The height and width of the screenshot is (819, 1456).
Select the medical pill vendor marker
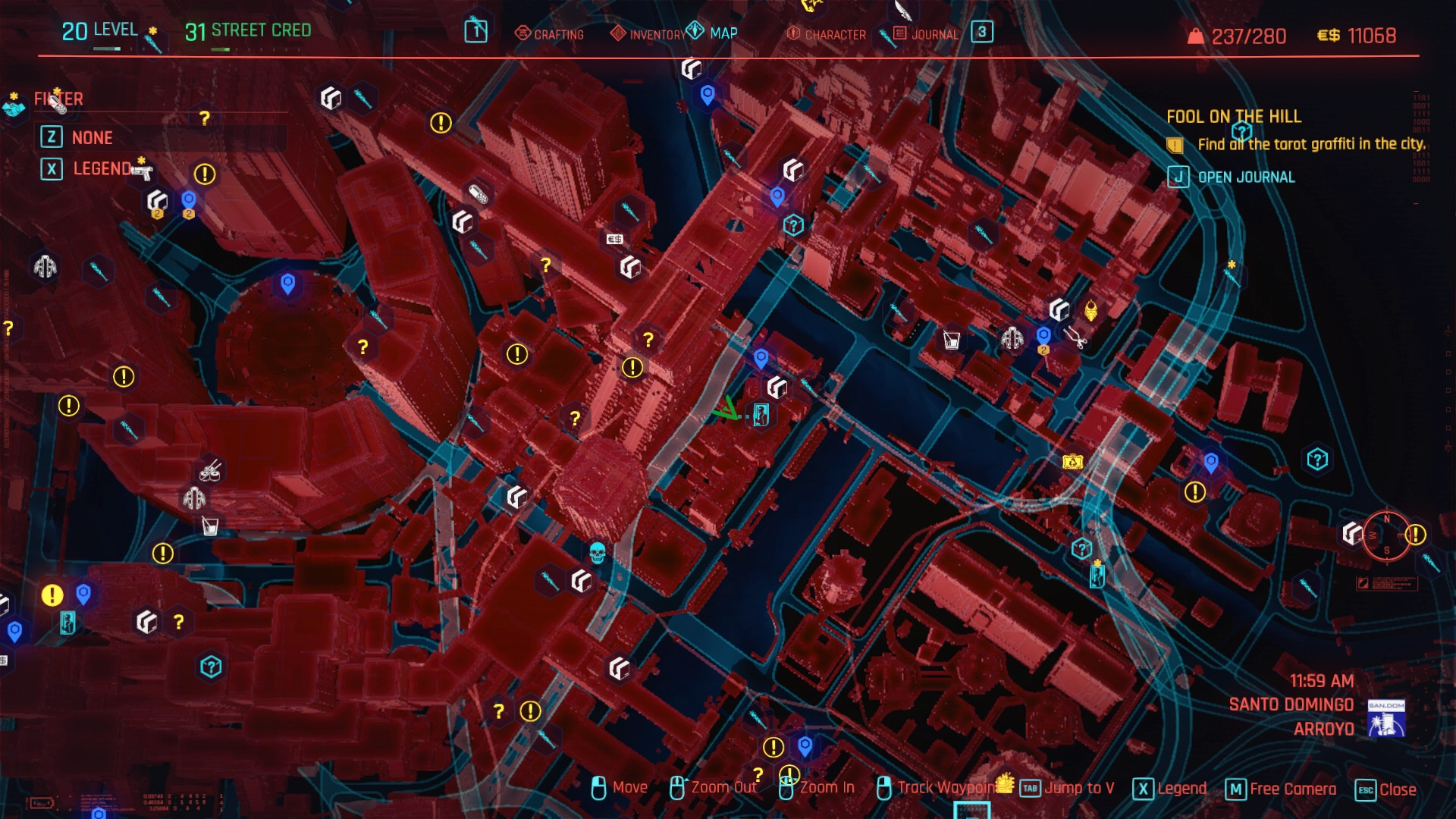[x=478, y=194]
